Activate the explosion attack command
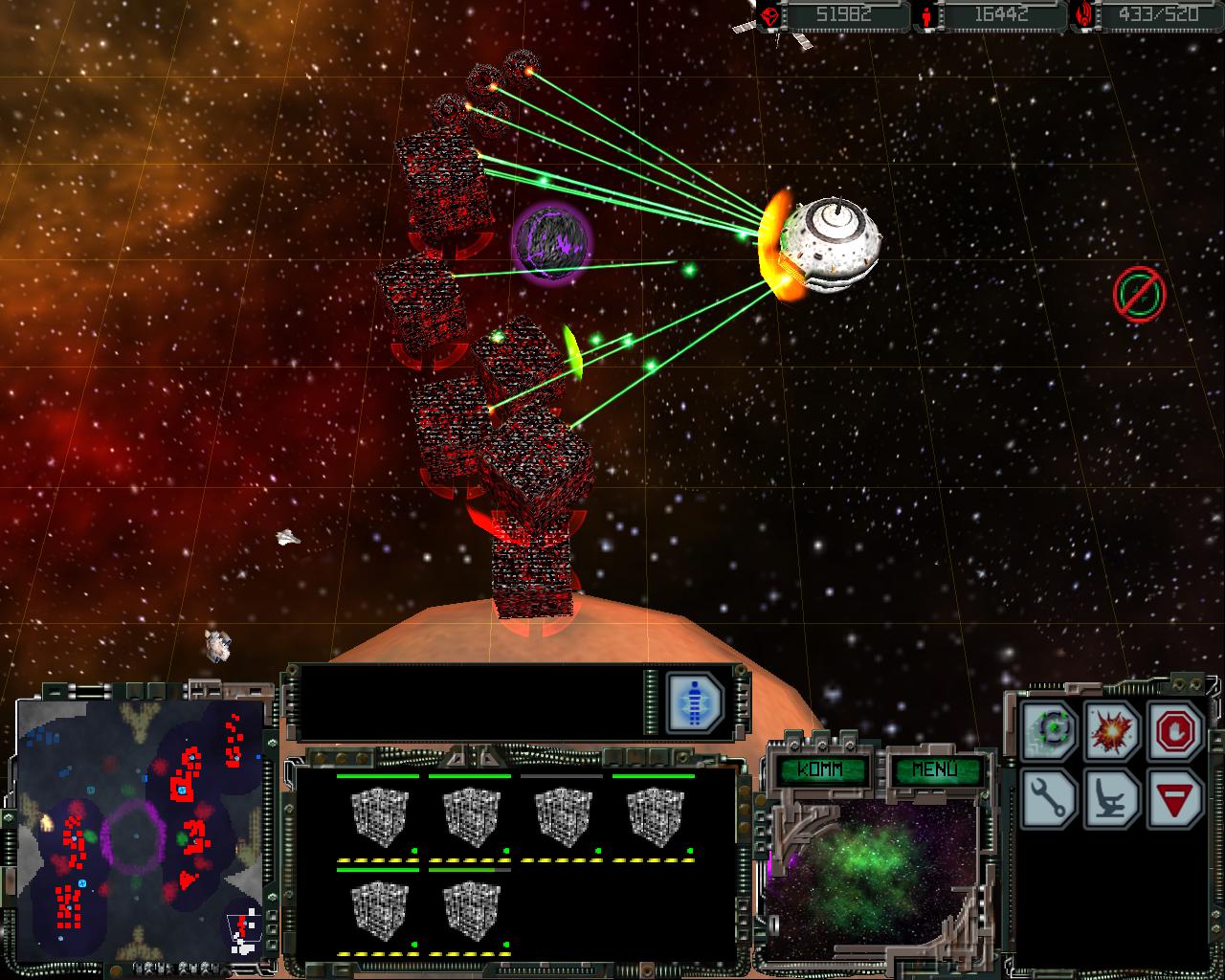Image resolution: width=1225 pixels, height=980 pixels. pos(1113,730)
